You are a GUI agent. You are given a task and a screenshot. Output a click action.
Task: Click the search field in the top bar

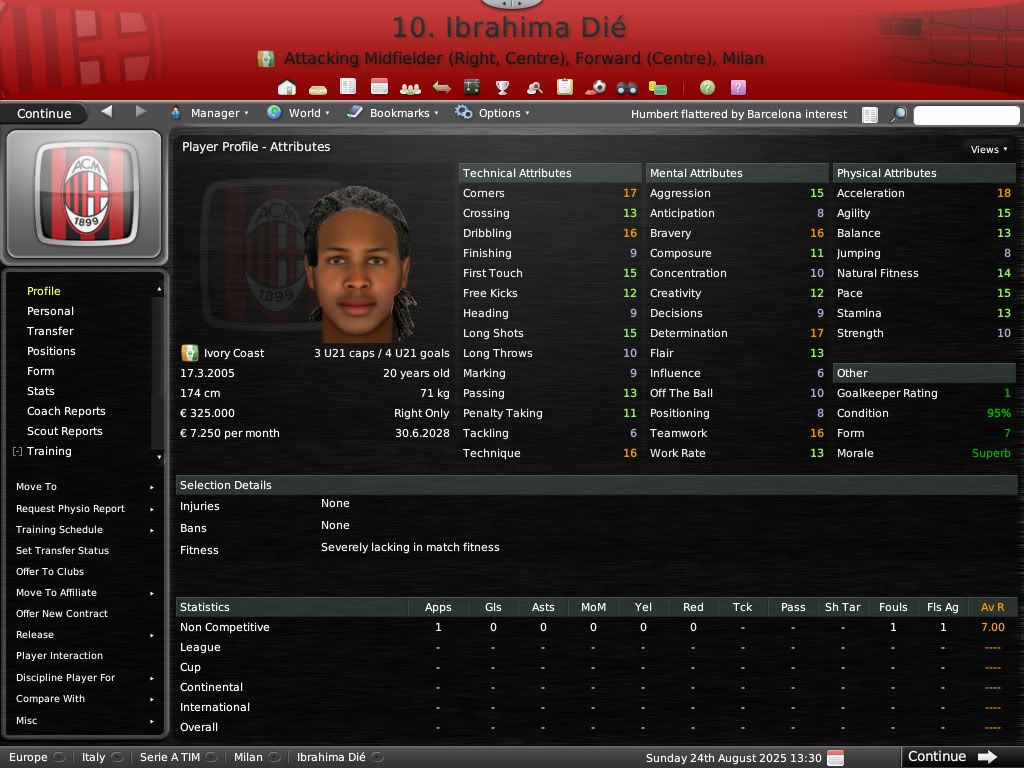[966, 115]
